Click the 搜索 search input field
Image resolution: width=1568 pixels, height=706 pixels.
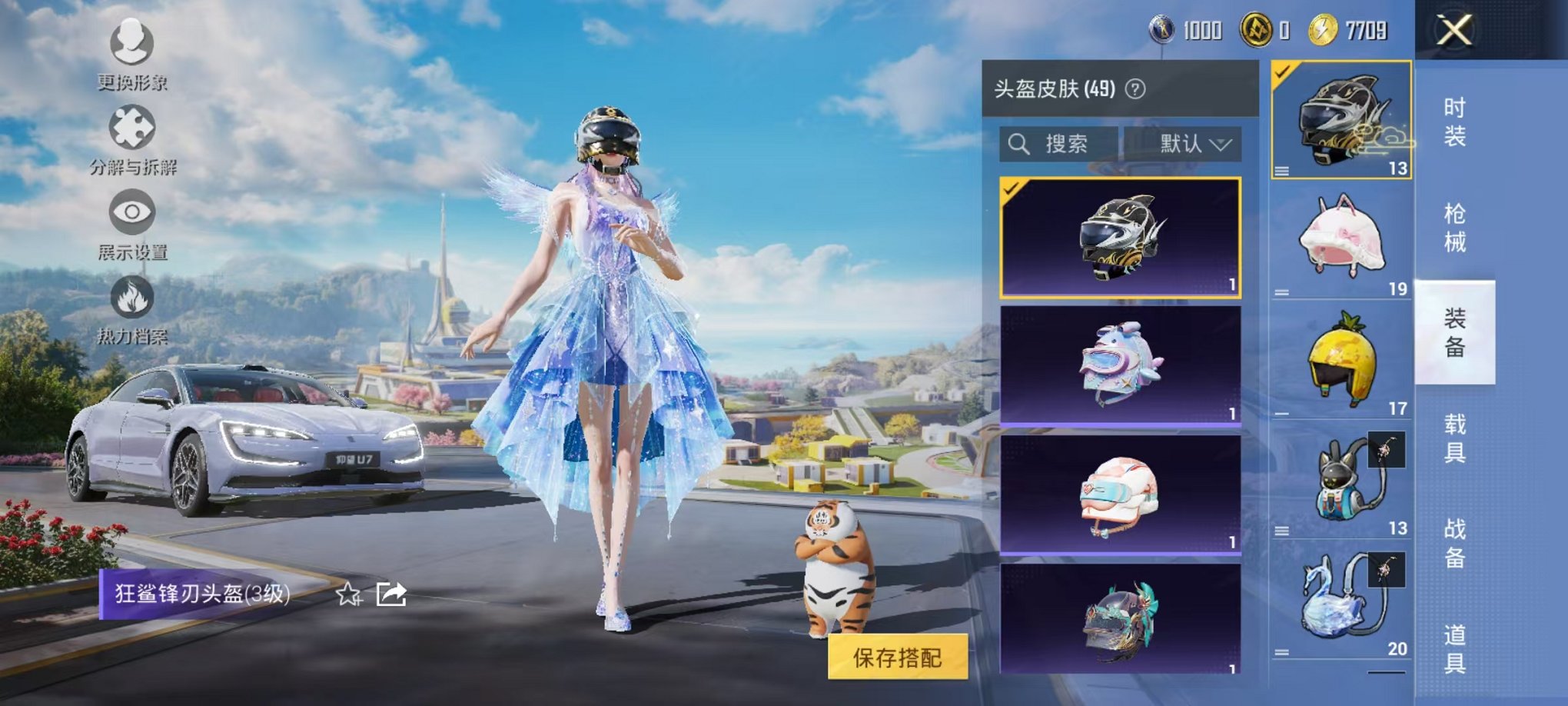(x=1067, y=145)
